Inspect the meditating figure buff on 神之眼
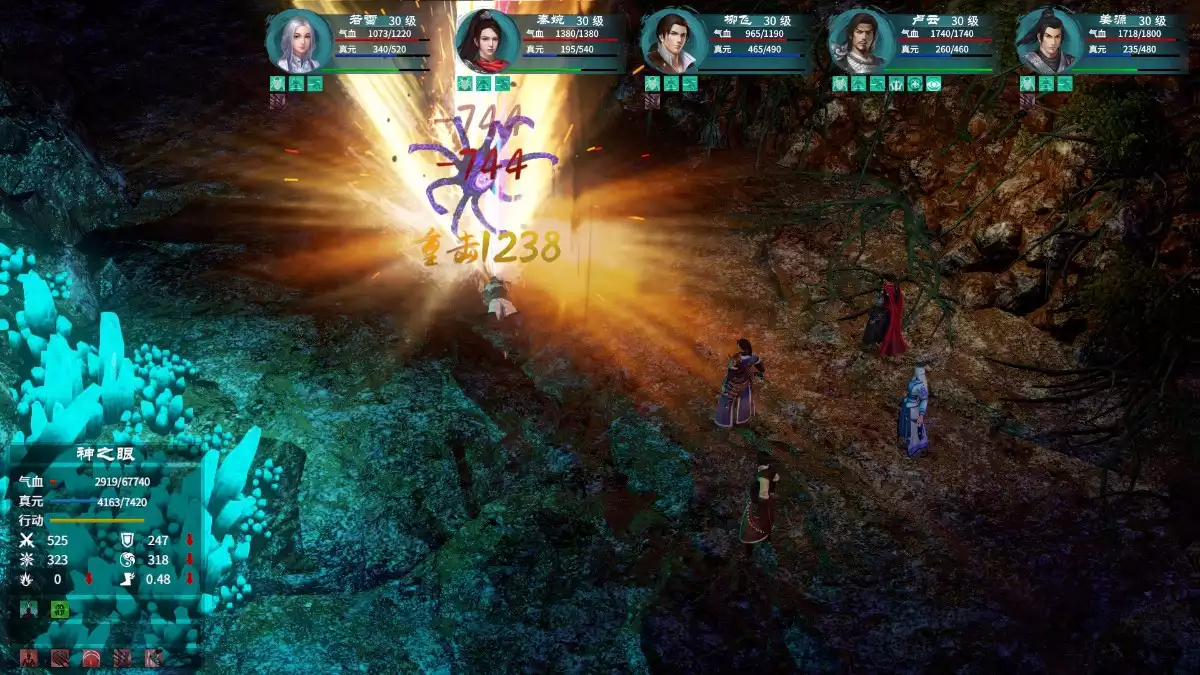 [x=29, y=609]
